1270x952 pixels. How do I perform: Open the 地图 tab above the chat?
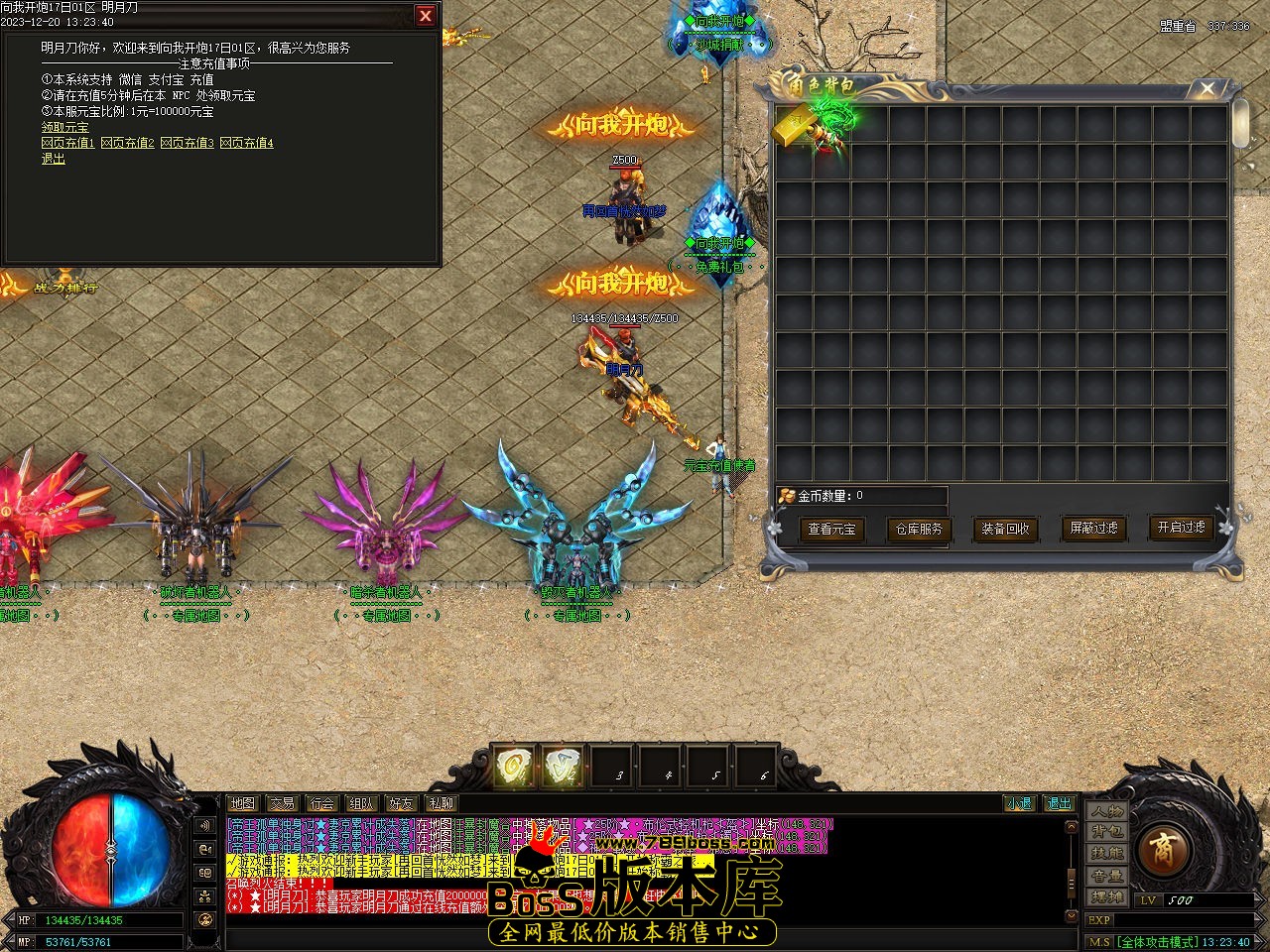(x=242, y=803)
